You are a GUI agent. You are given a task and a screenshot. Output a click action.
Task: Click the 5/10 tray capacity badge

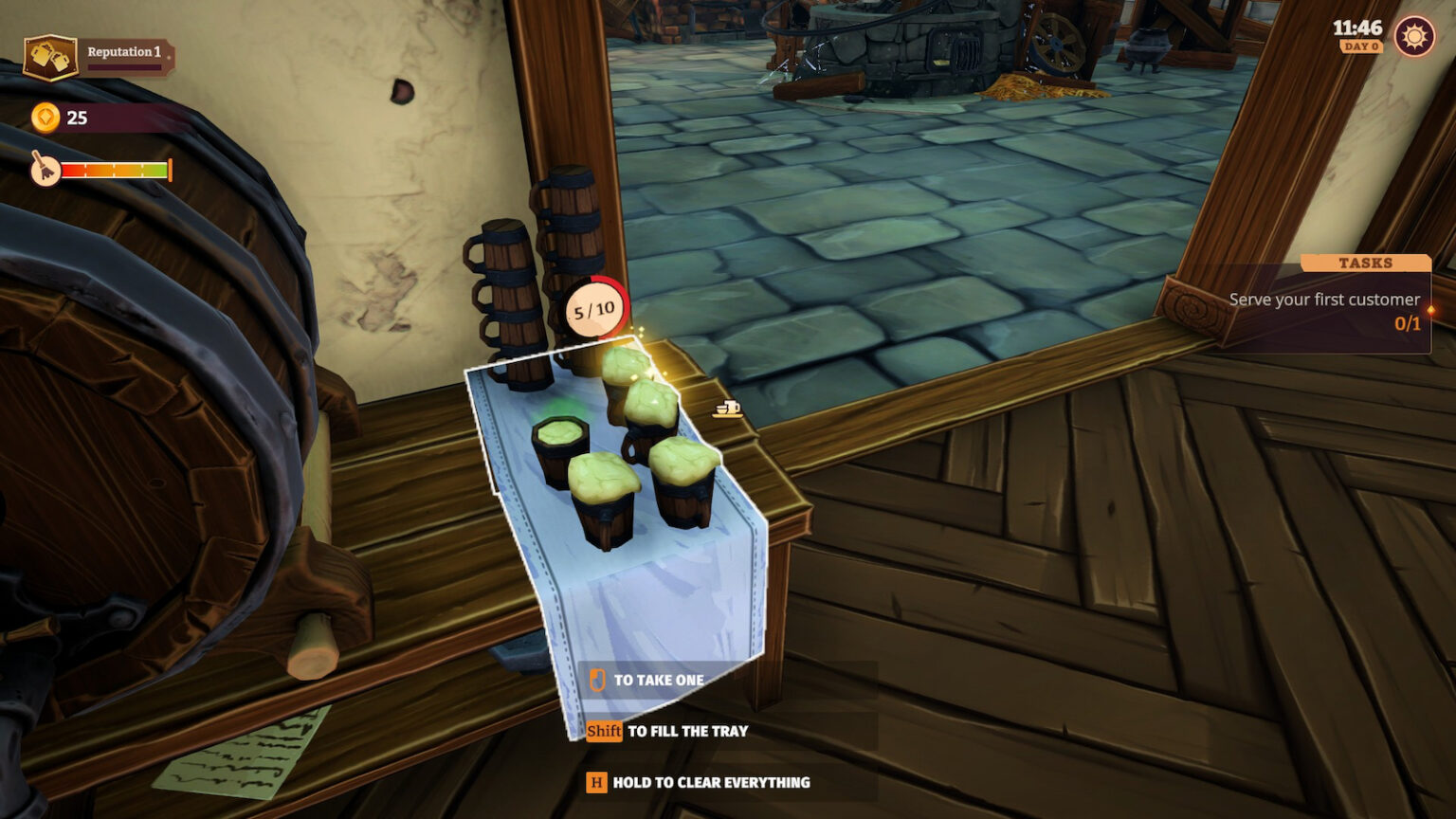coord(592,311)
